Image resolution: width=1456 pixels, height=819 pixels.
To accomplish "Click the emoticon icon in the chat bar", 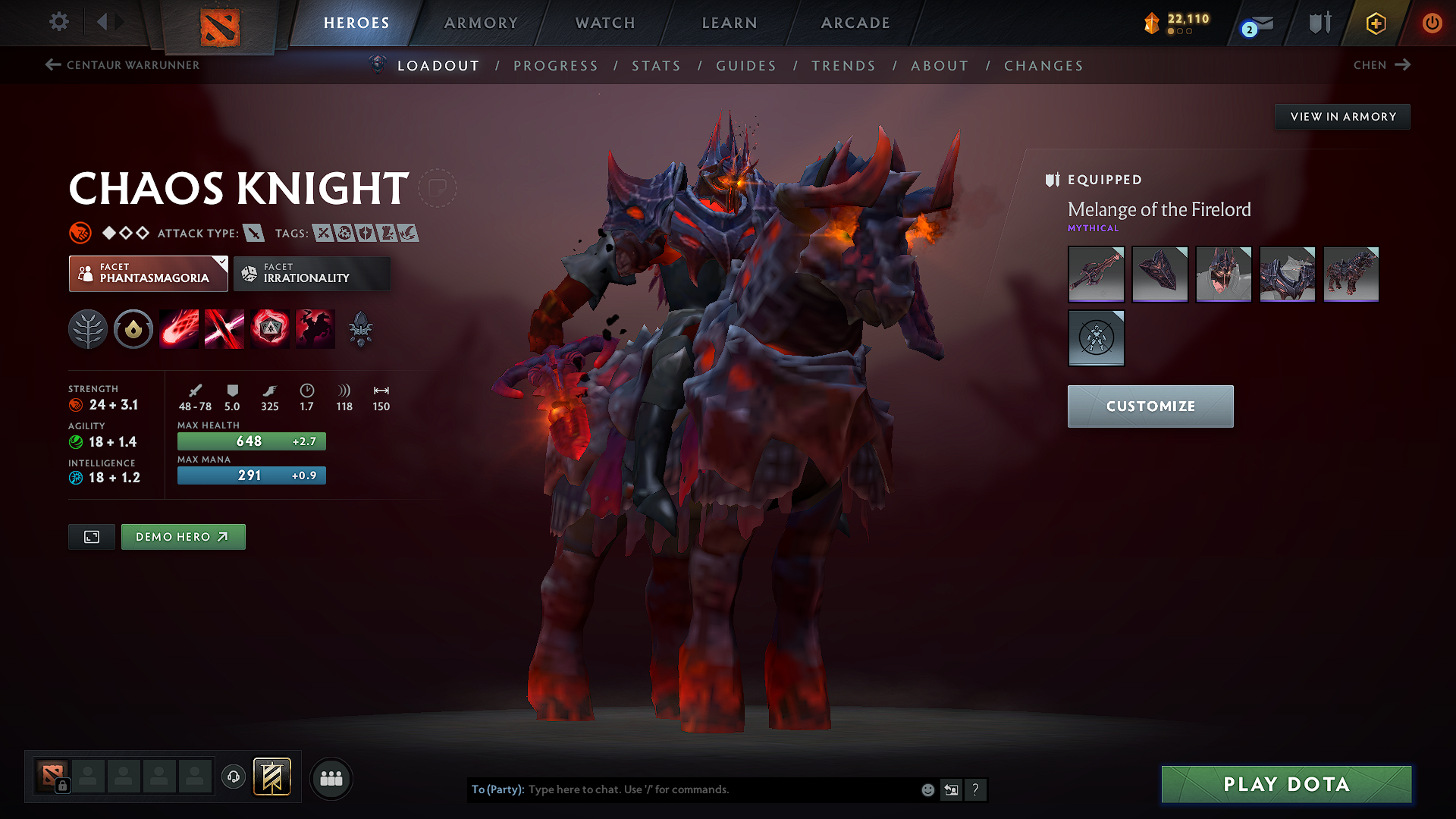I will click(927, 789).
